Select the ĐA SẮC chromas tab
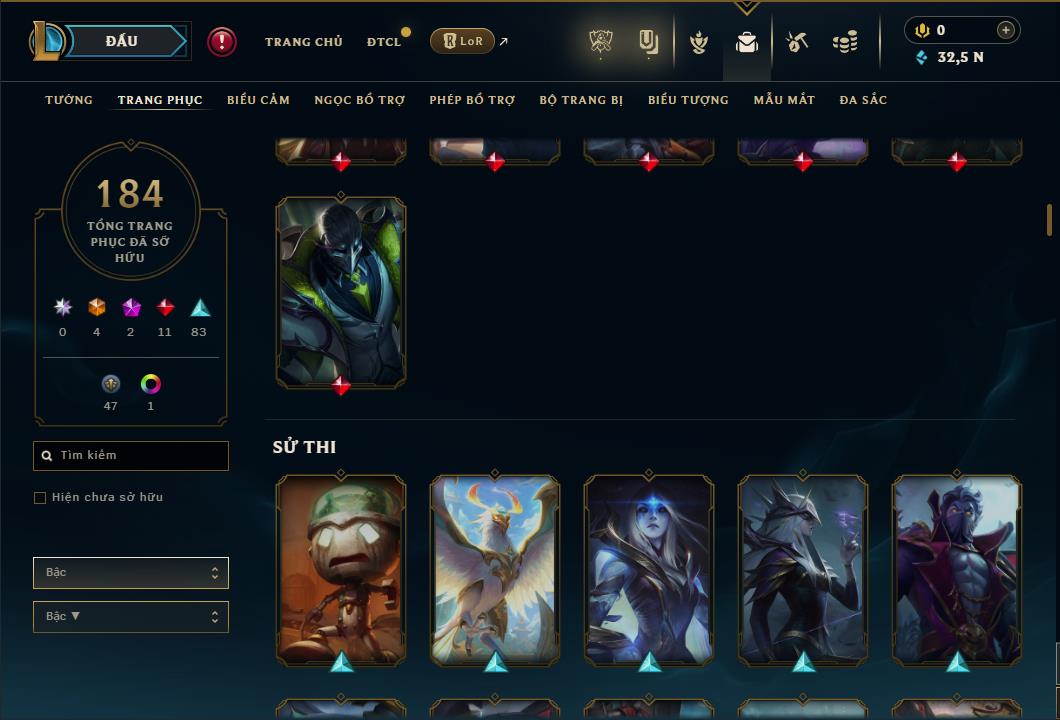Screen dimensions: 1060x720 (x=863, y=100)
